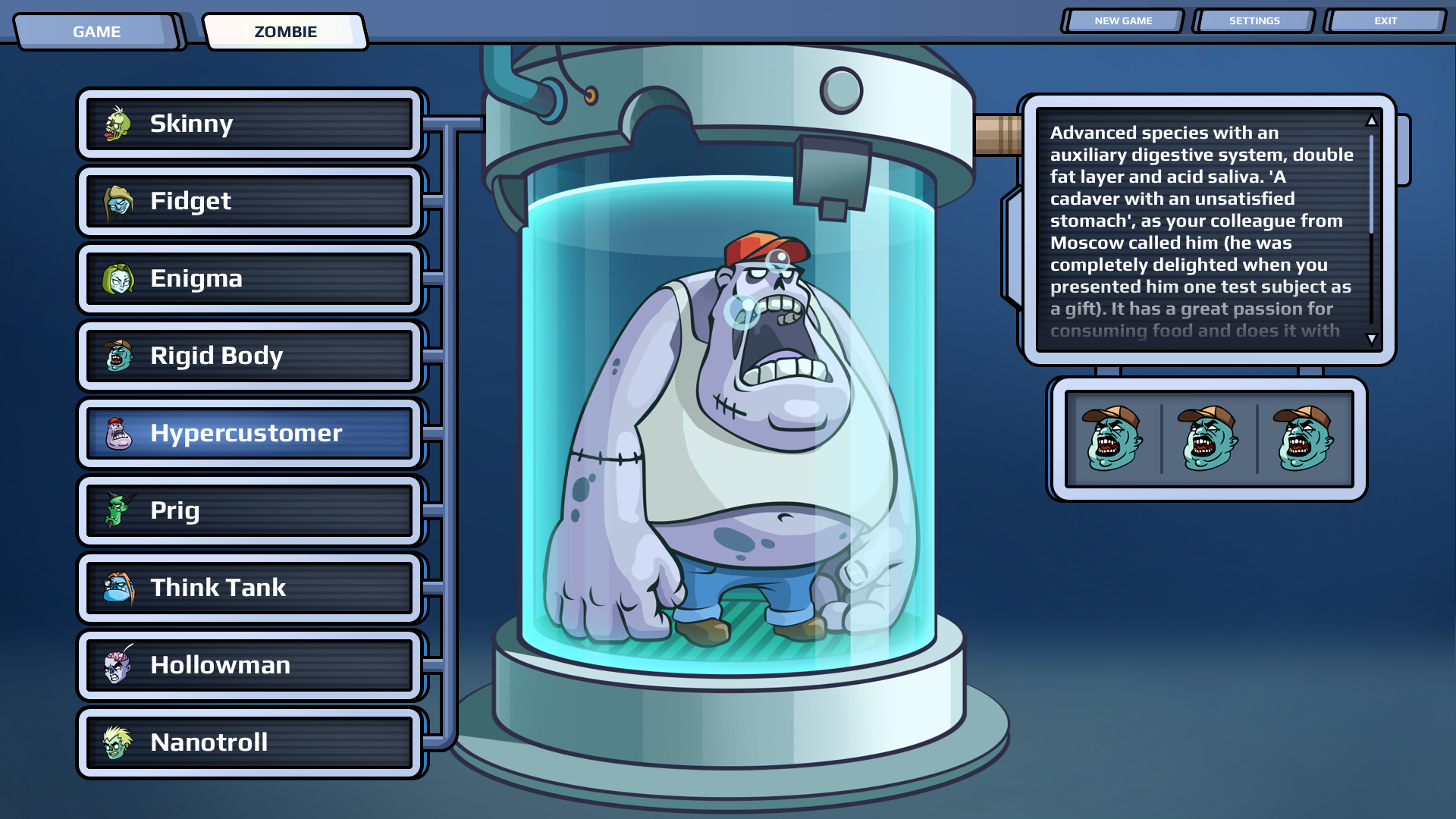Select the rightmost zombie head thumbnail
Screen dimensions: 1456x819
[1303, 438]
